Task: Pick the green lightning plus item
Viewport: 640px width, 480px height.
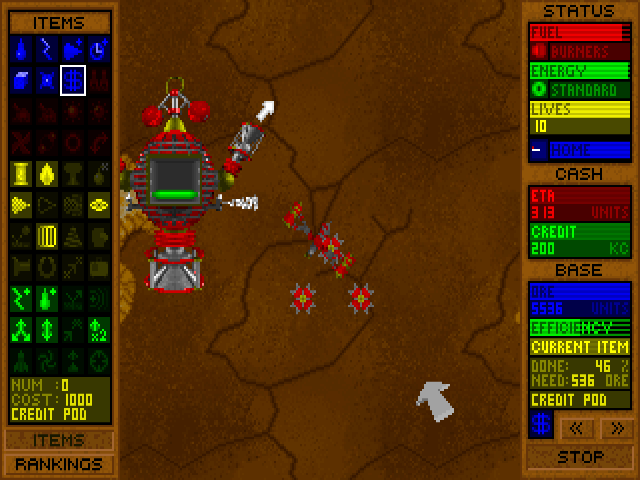Action: [x=20, y=297]
